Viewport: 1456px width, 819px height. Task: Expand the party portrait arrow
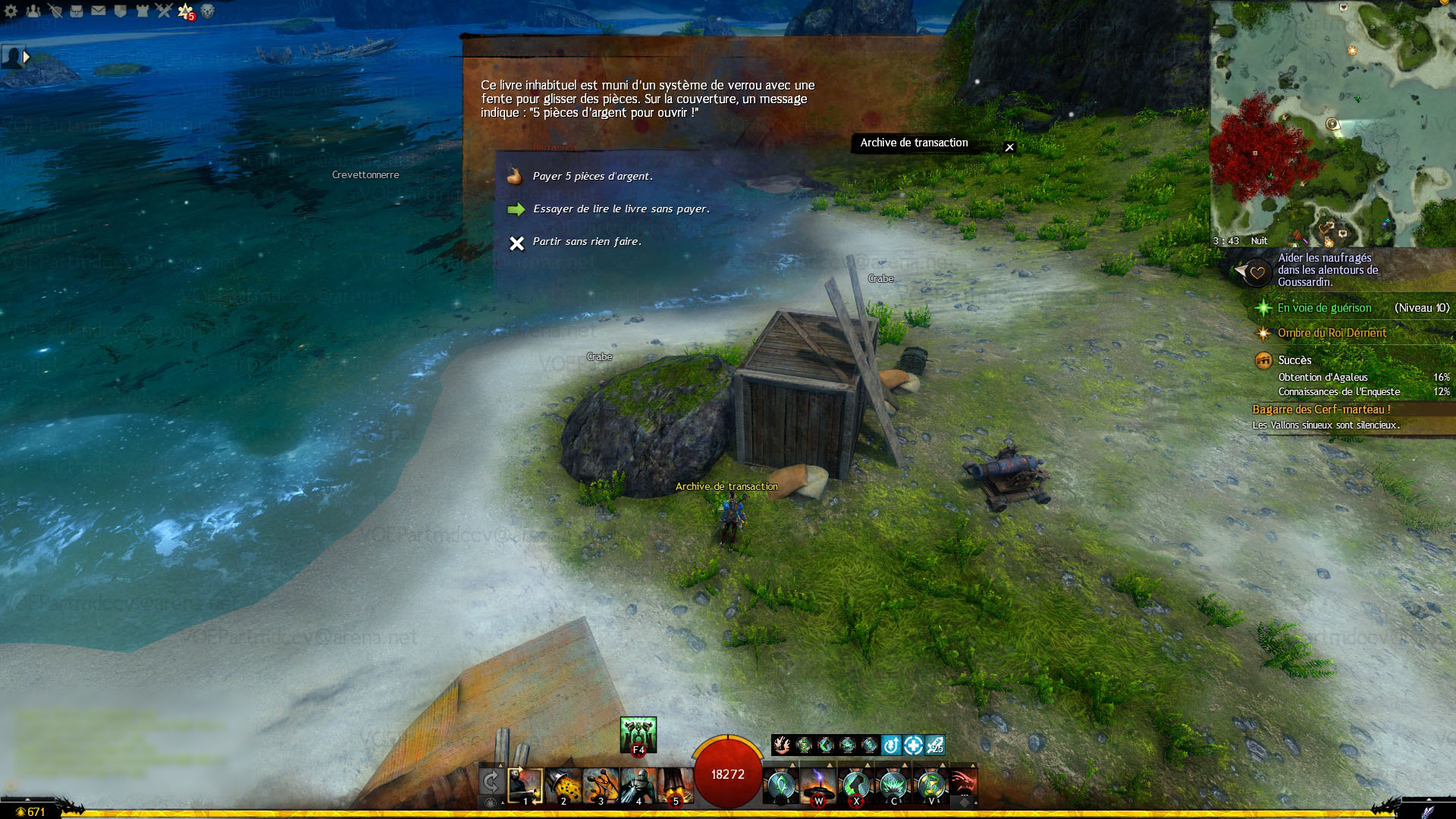coord(27,57)
